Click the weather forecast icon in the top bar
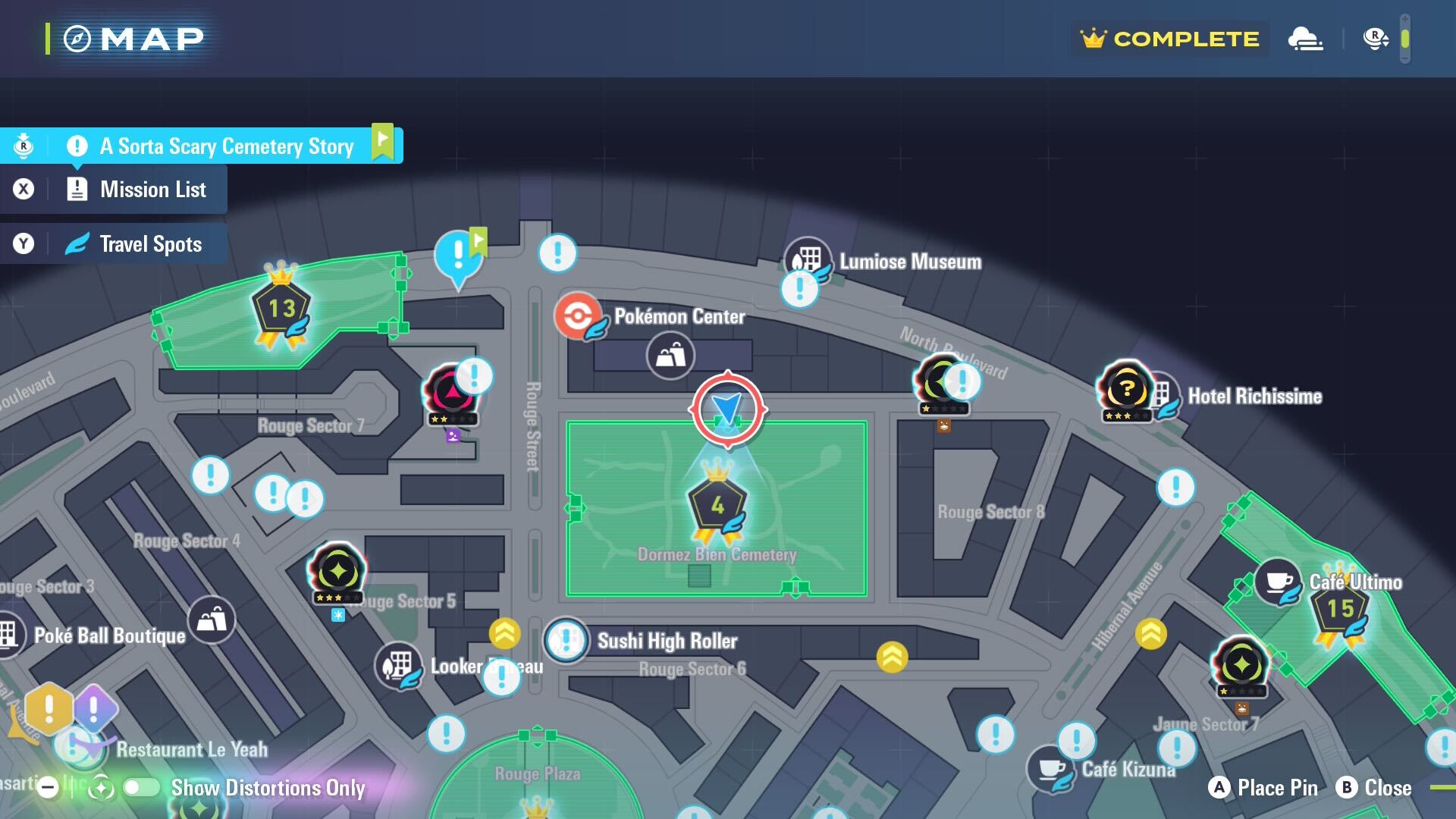This screenshot has height=819, width=1456. (1307, 38)
